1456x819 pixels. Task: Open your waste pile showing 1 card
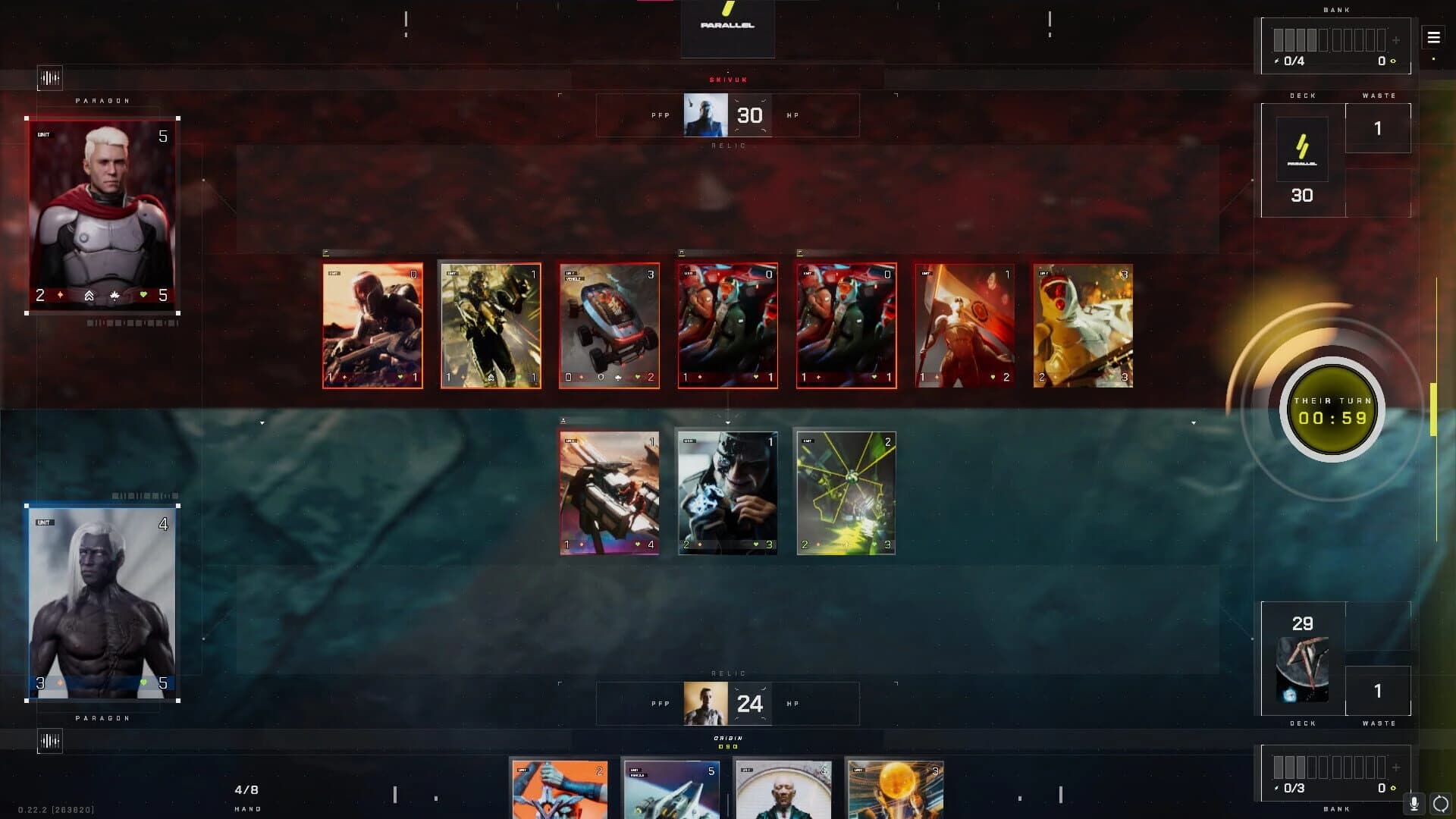(x=1377, y=691)
